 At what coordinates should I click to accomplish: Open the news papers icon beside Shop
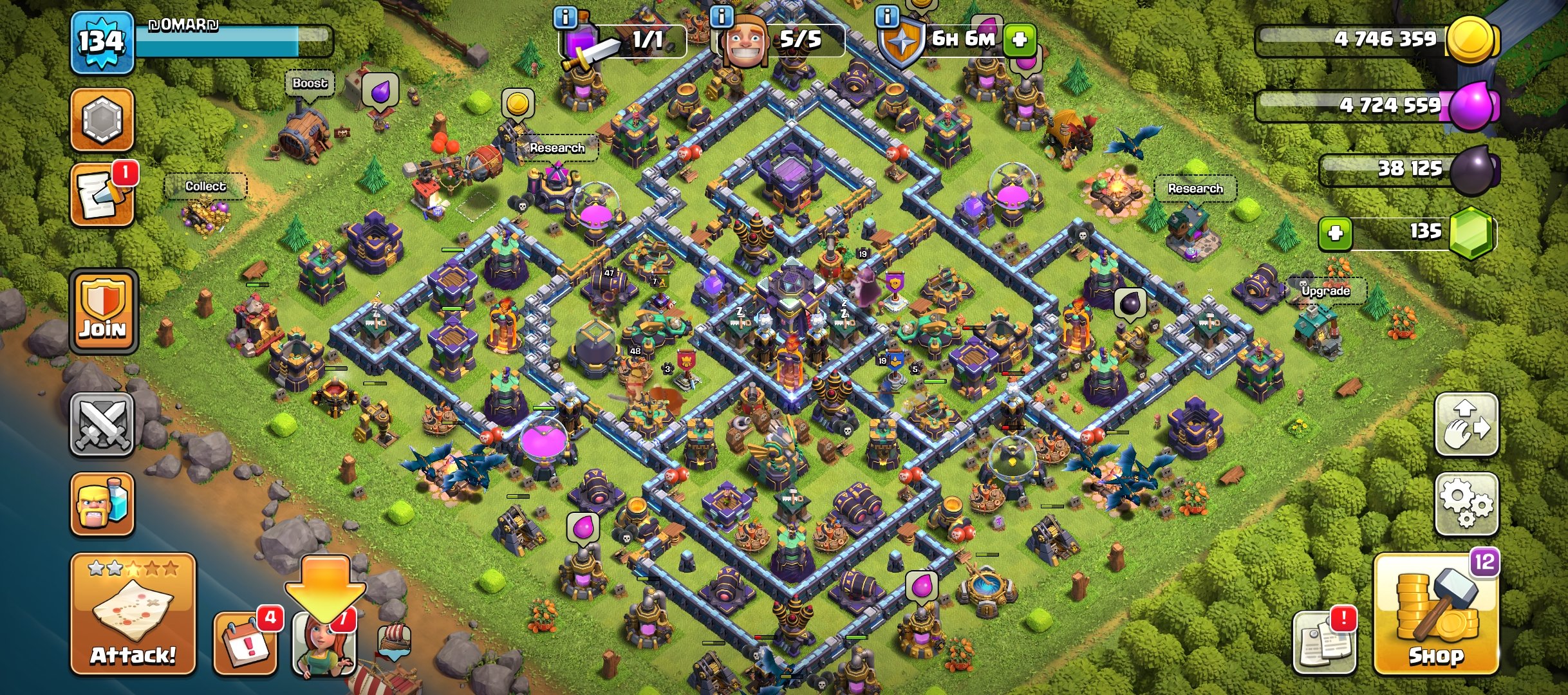[1324, 642]
